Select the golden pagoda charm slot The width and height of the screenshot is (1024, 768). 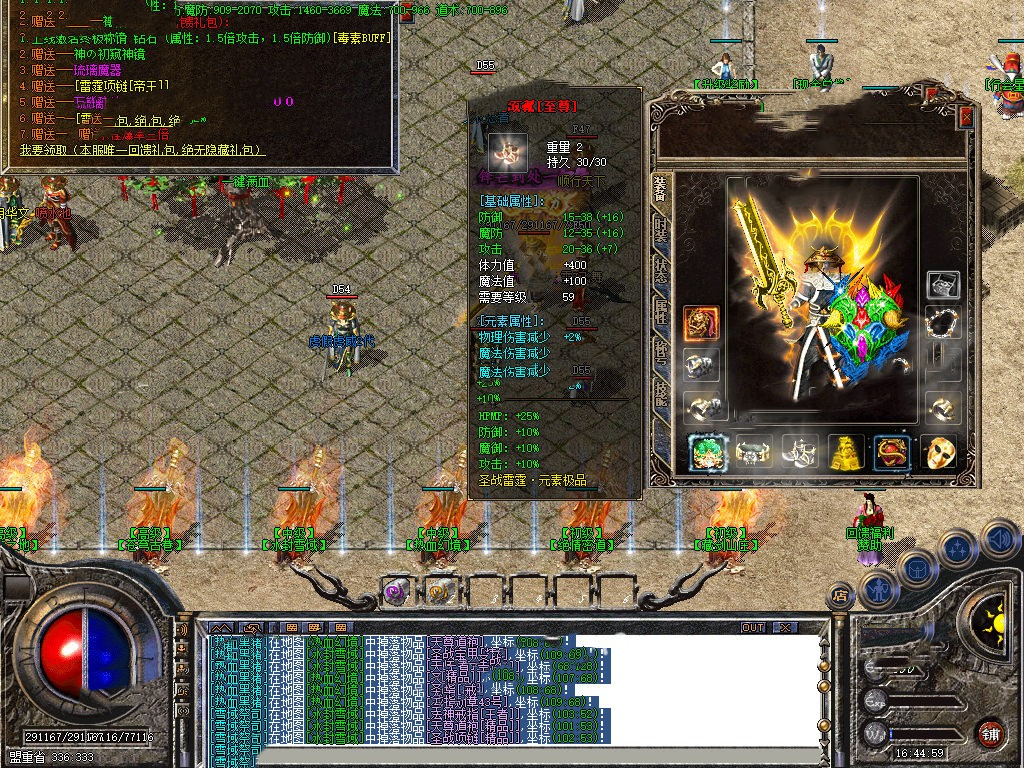(845, 452)
